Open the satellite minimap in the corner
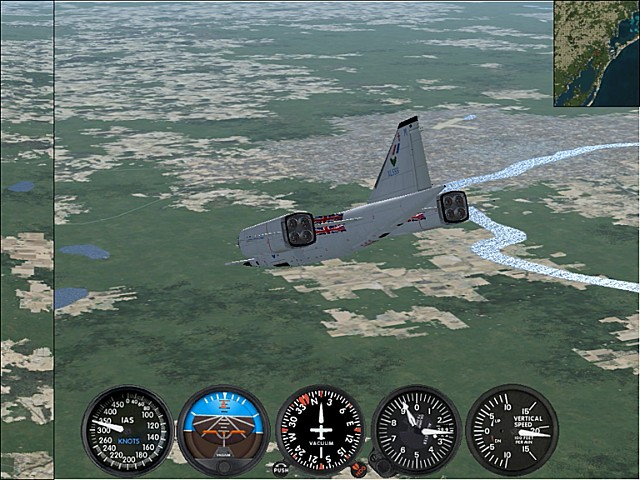640x480 pixels. coord(596,53)
